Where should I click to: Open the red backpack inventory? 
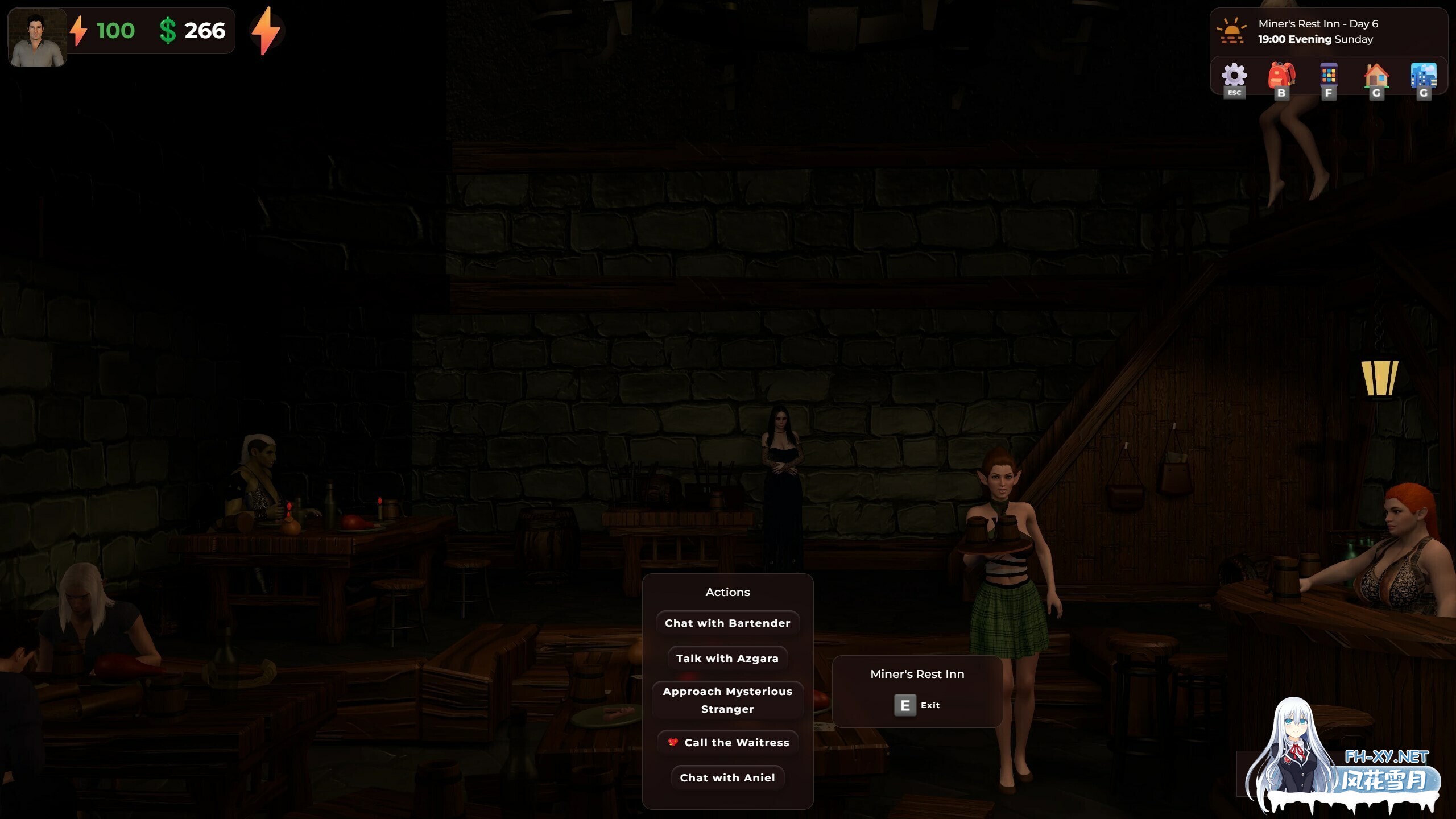coord(1281,77)
